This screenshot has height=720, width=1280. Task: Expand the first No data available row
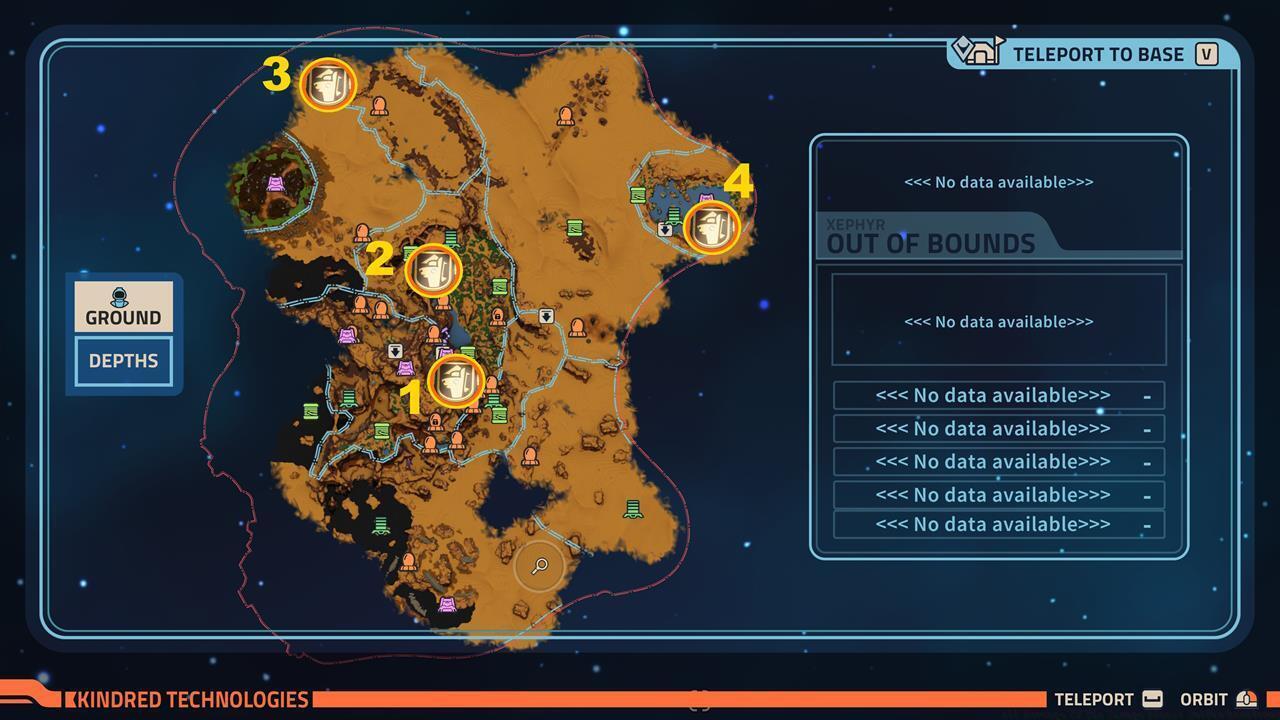(998, 394)
